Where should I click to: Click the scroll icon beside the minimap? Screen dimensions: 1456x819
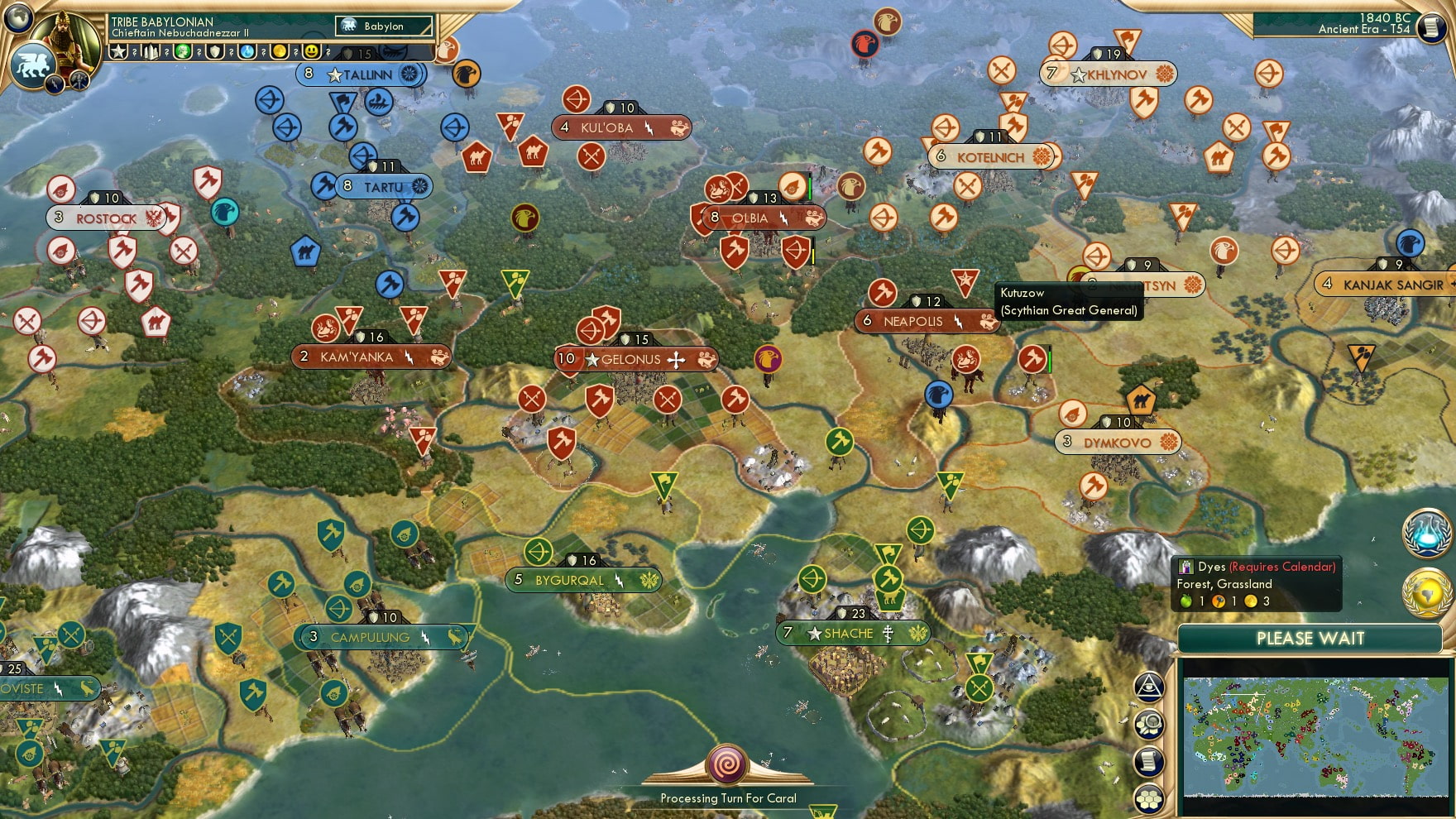[1149, 762]
